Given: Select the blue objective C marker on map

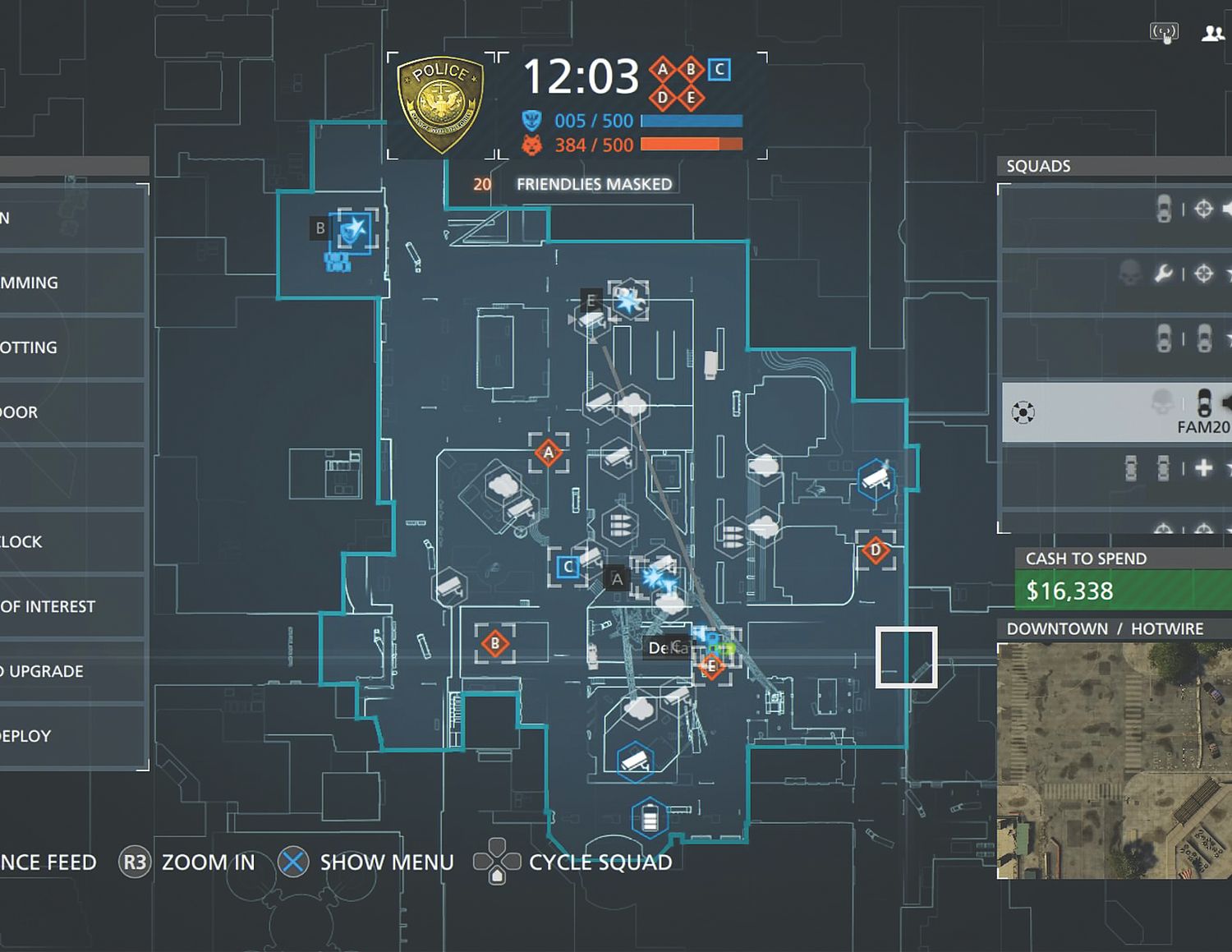Looking at the screenshot, I should [568, 567].
